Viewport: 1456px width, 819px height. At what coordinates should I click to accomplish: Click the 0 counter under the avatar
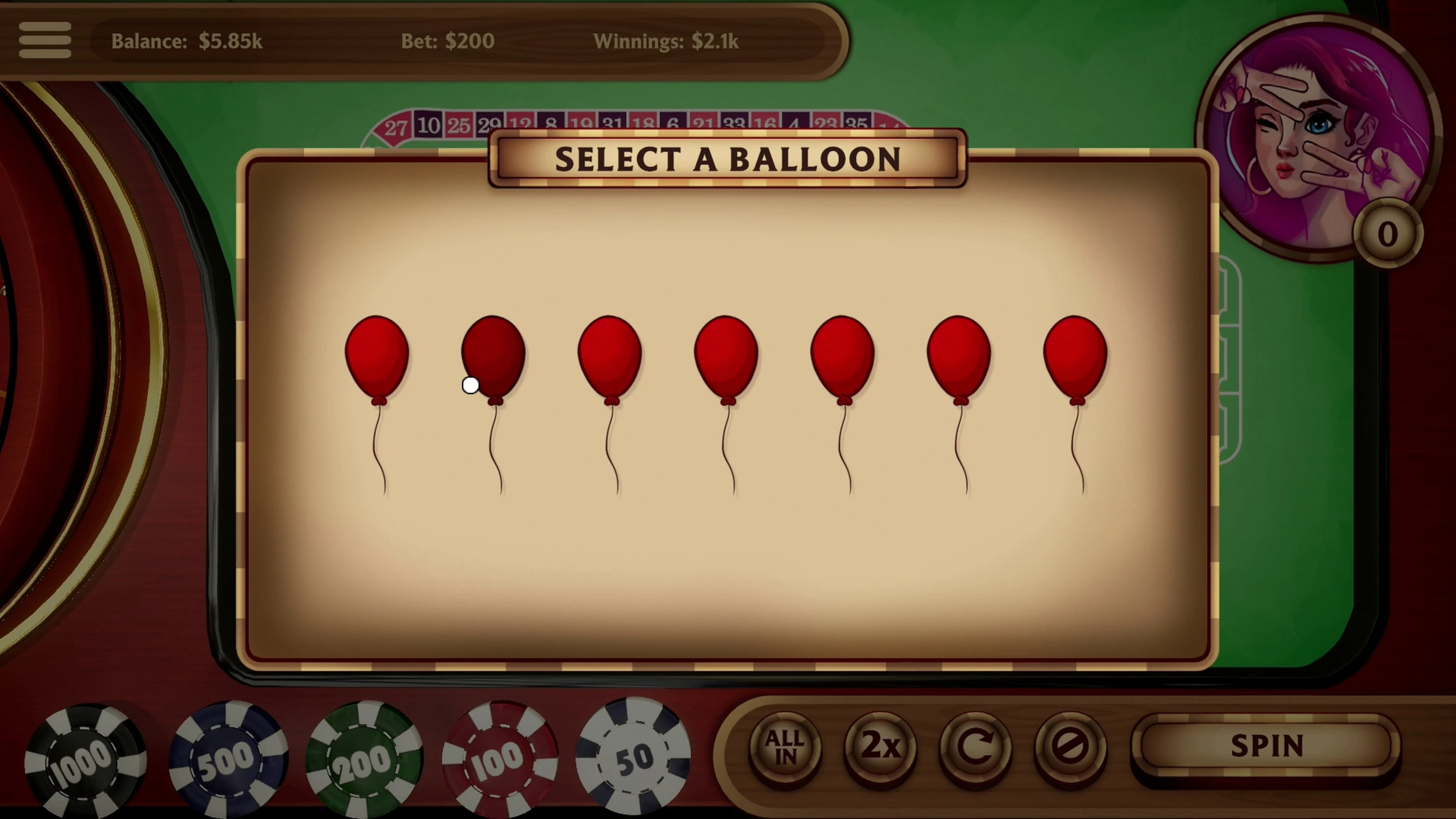[1387, 234]
